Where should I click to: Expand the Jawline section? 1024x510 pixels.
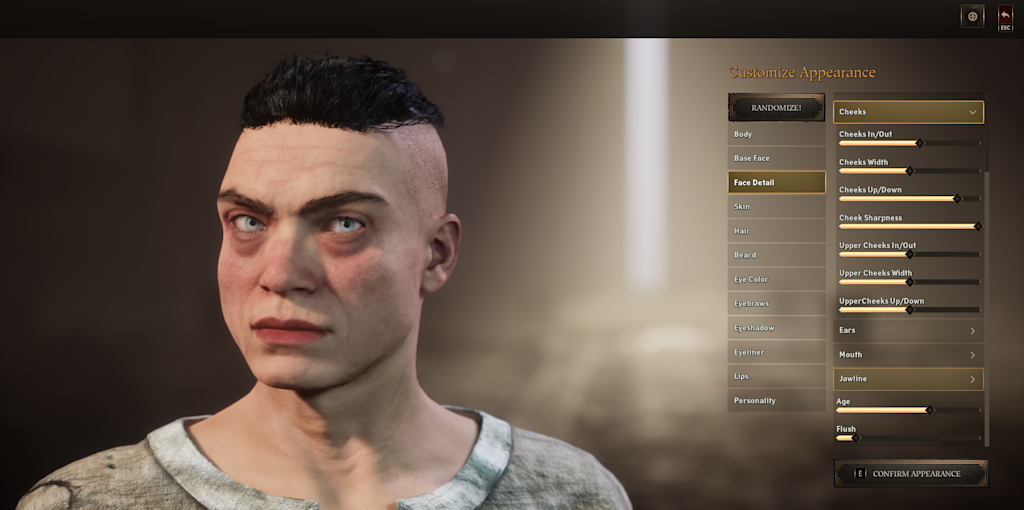(908, 379)
